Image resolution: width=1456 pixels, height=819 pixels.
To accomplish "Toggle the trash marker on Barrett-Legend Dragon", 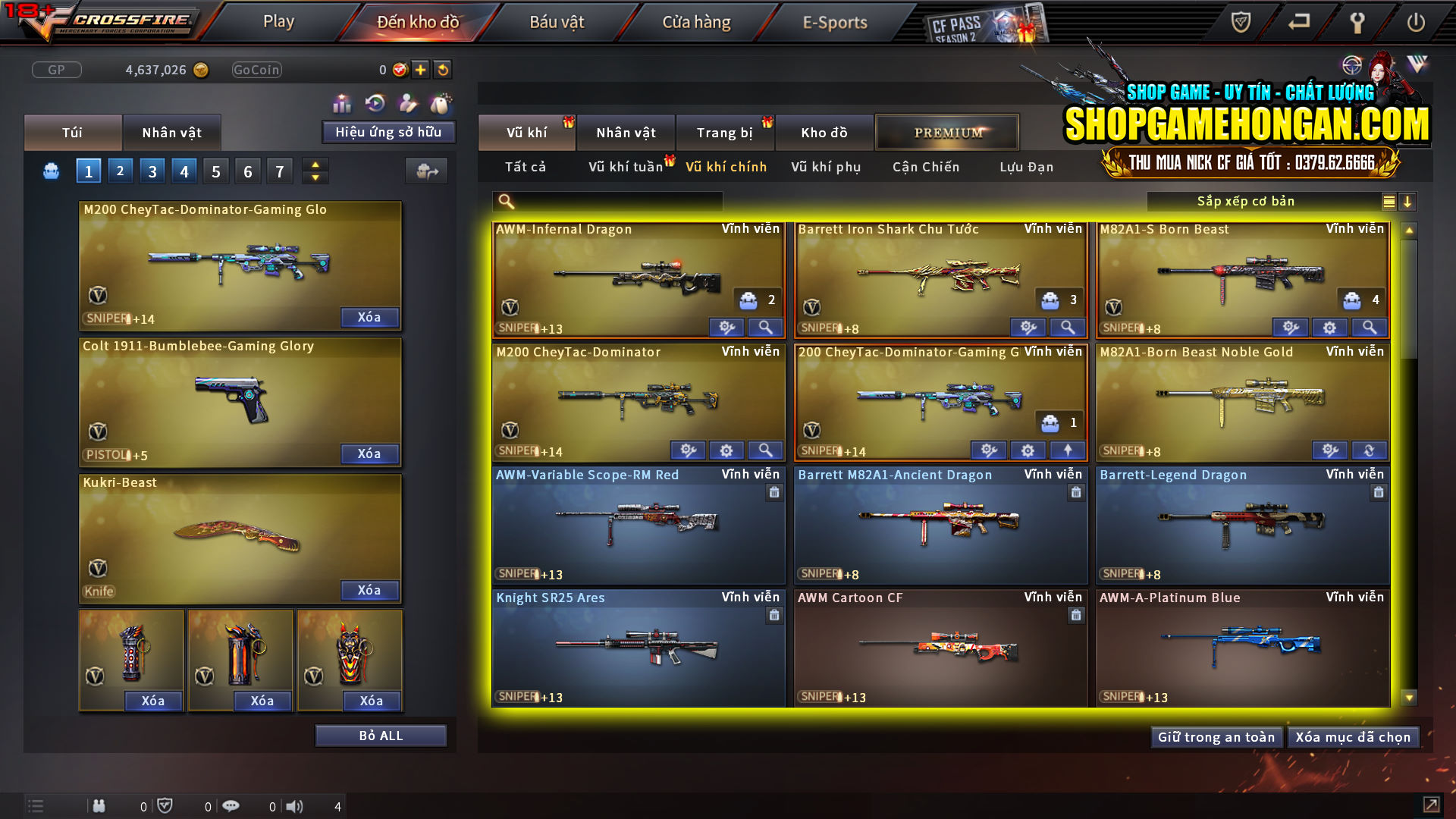I will (x=1377, y=492).
